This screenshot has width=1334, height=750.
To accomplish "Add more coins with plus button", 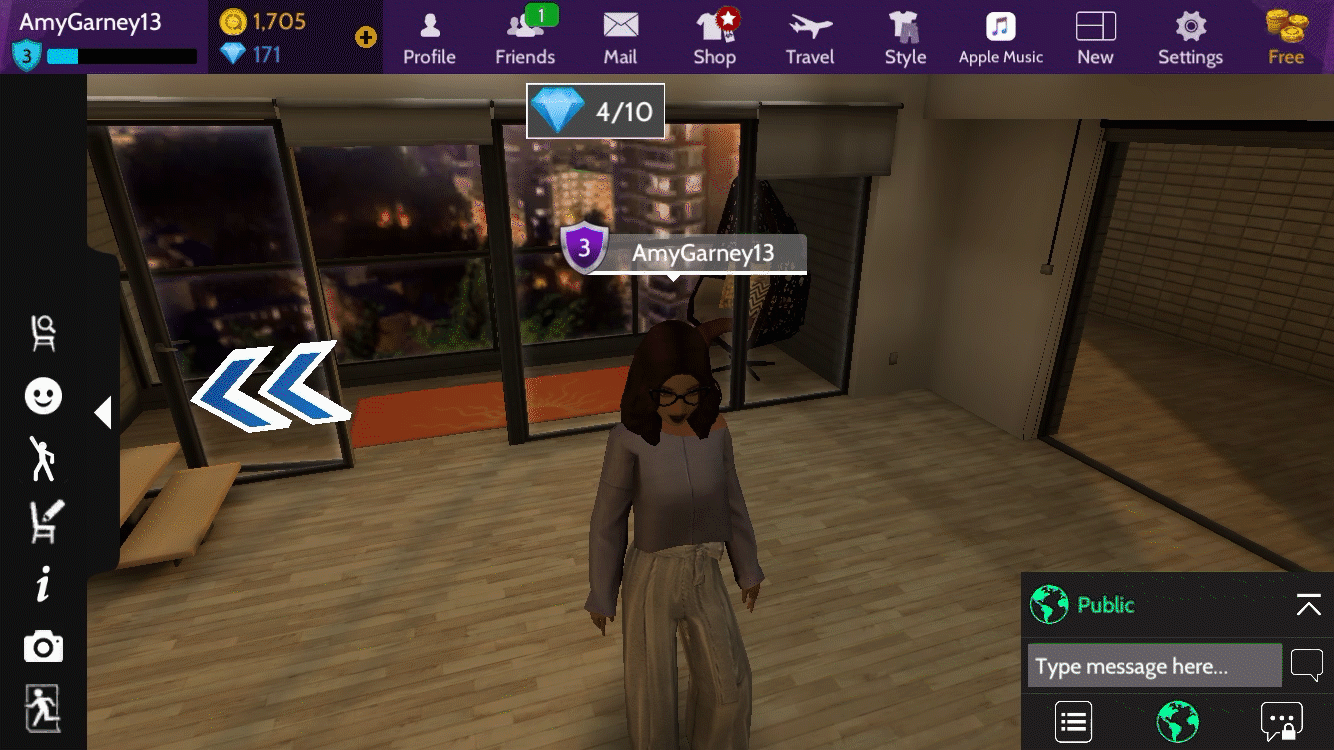I will click(366, 38).
